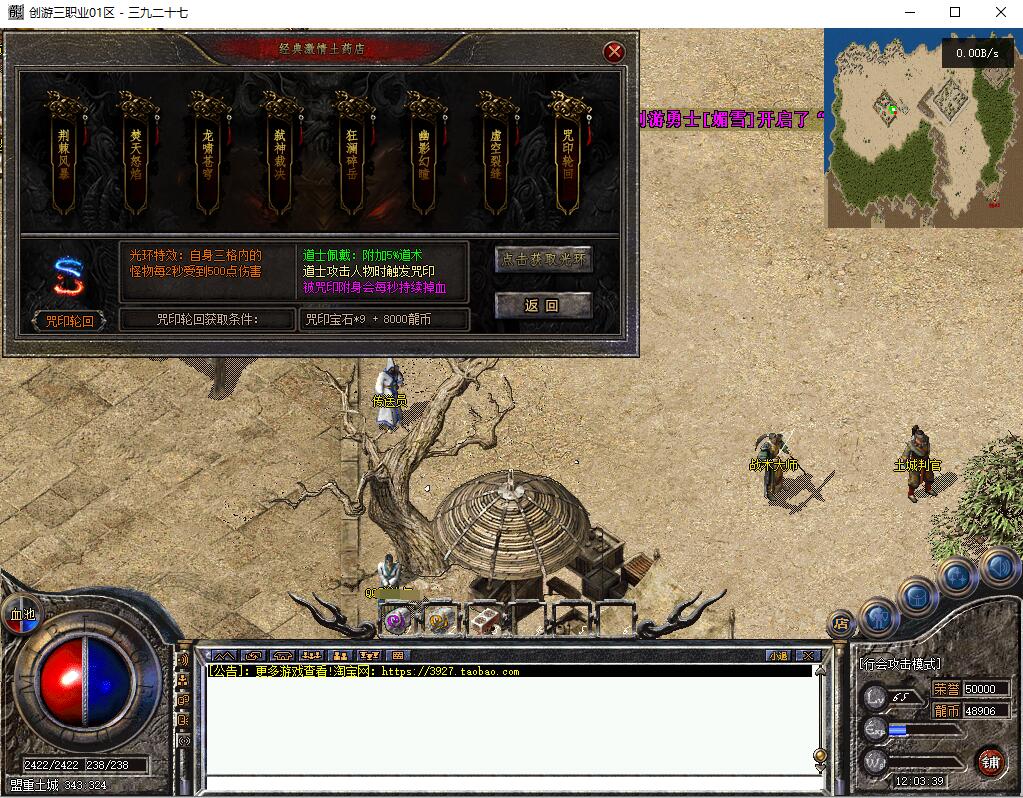Use the purple swirl scroll hotbar item

[397, 620]
